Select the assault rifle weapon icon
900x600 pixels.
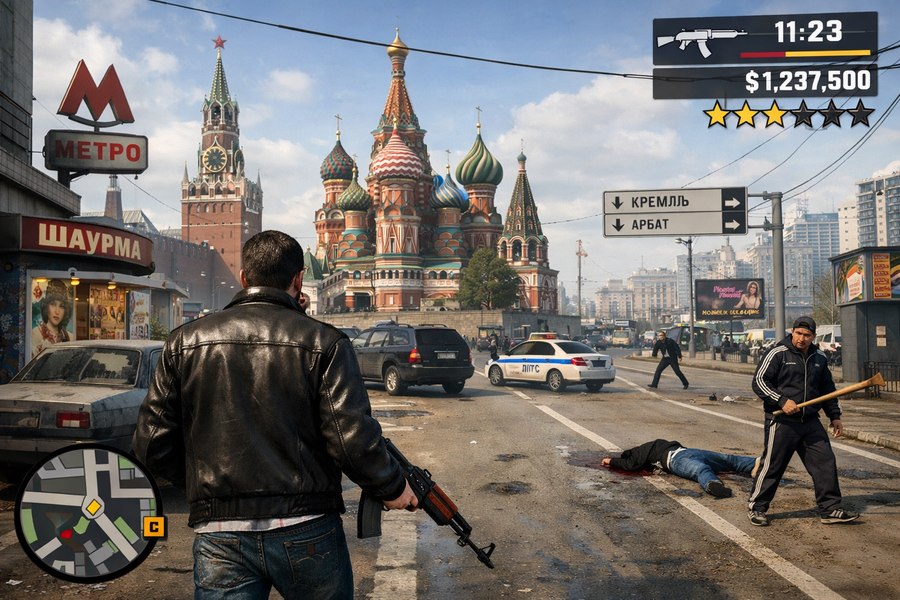(700, 40)
